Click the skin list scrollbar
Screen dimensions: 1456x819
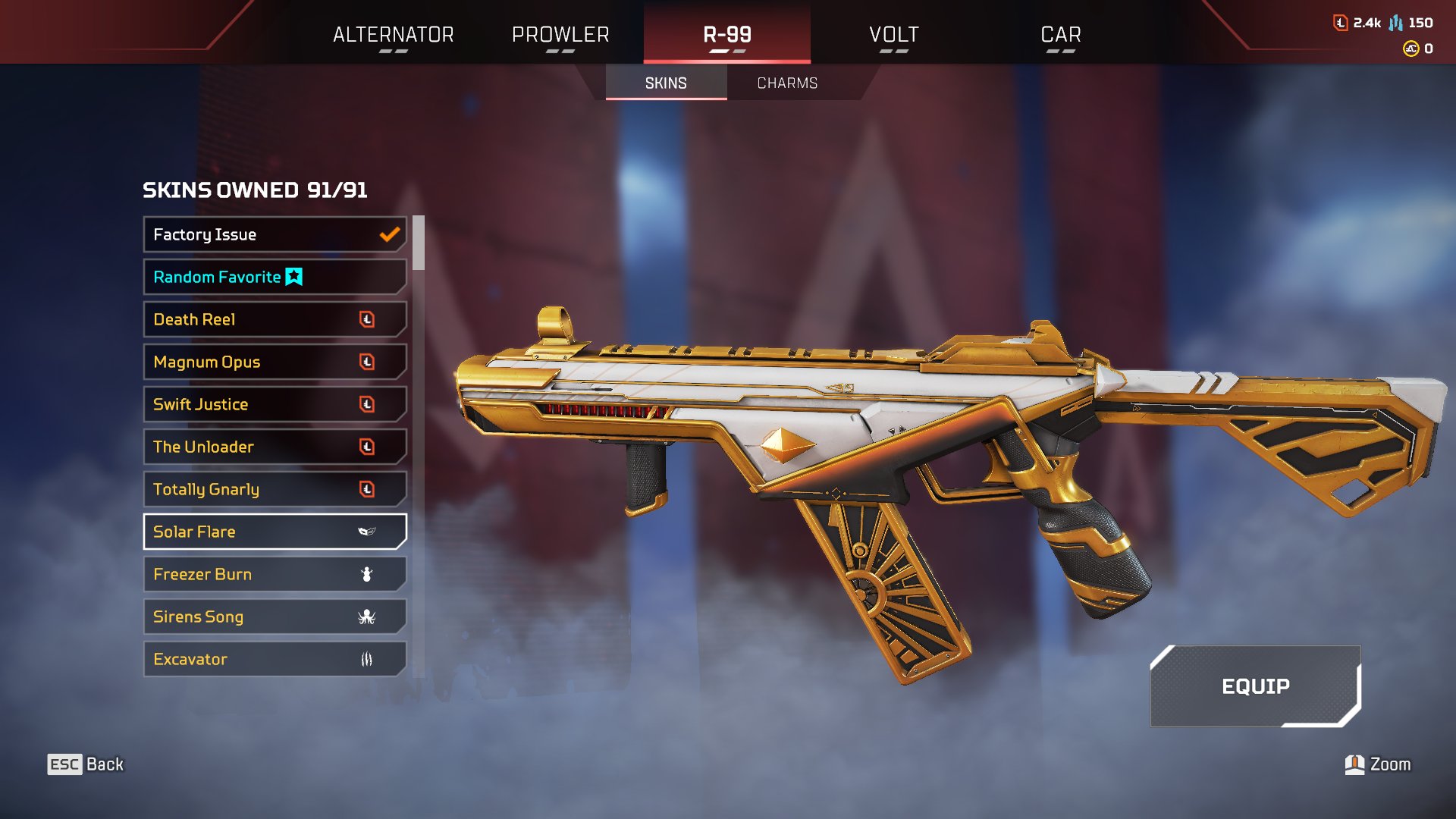tap(418, 243)
